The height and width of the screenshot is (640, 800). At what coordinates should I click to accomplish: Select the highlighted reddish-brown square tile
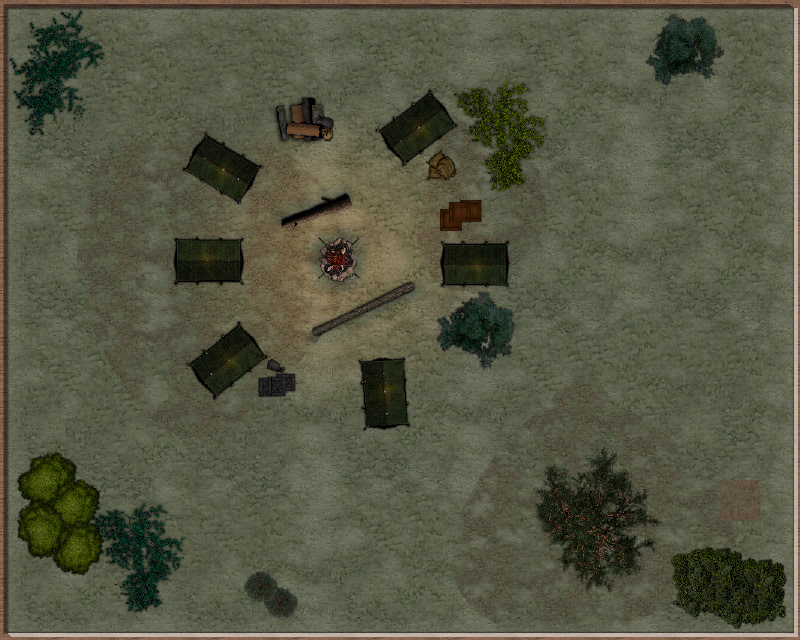coord(739,499)
